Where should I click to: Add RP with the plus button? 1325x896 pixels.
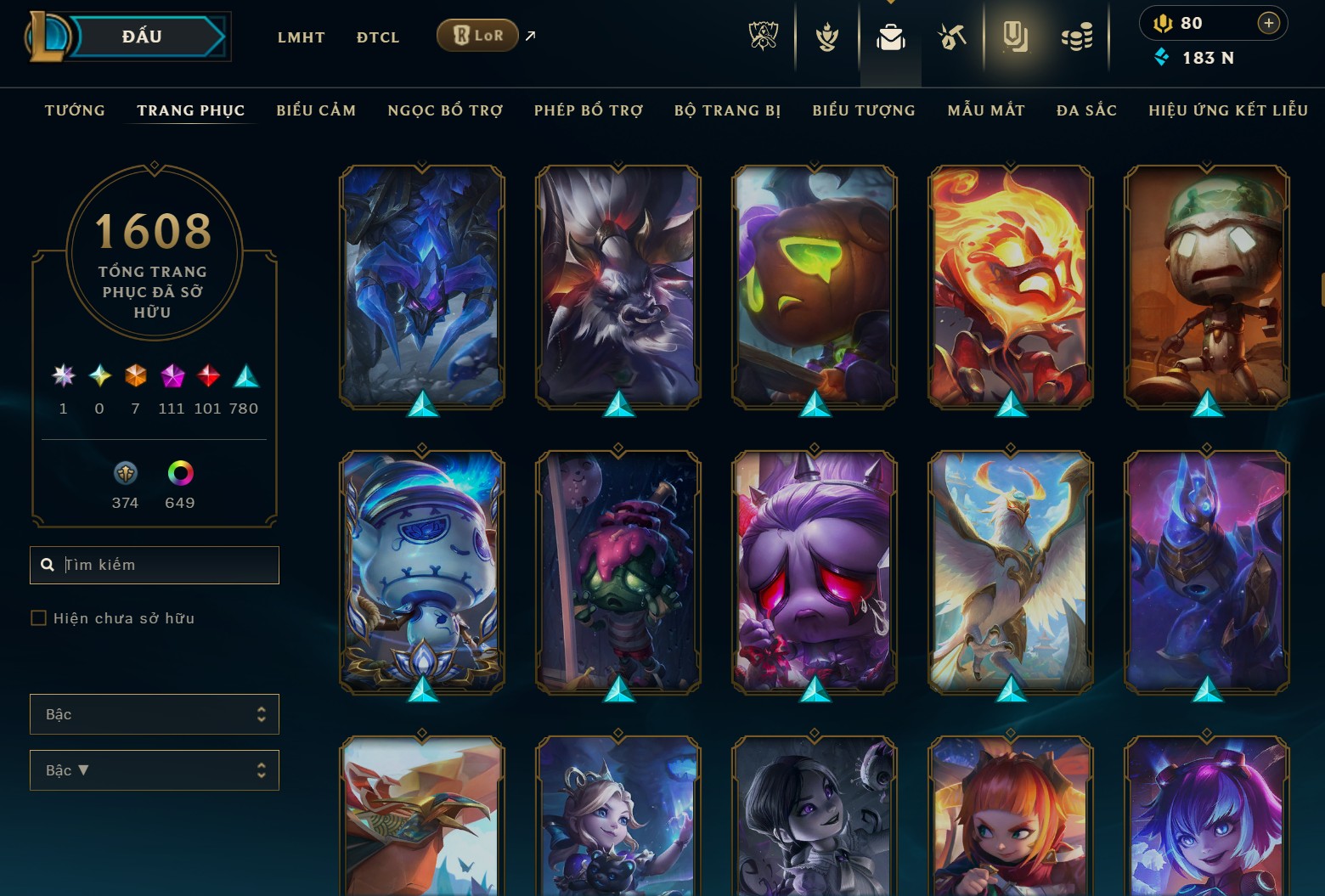pyautogui.click(x=1268, y=23)
